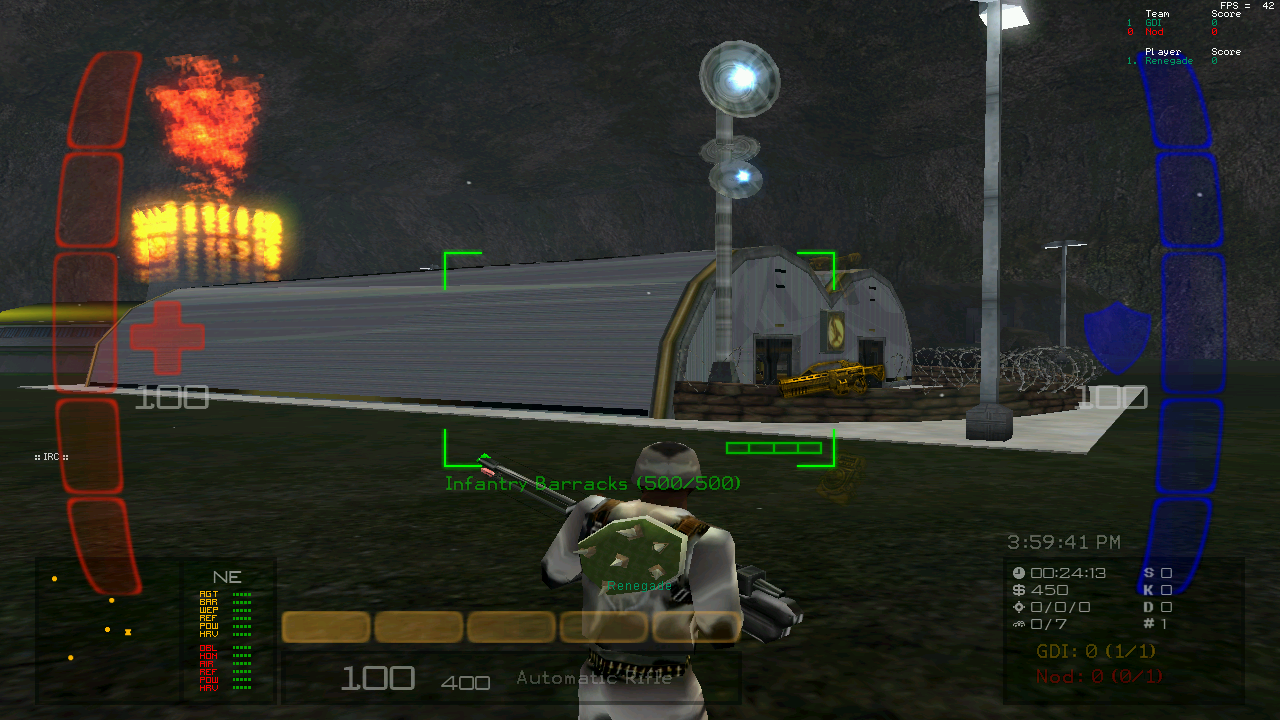This screenshot has height=720, width=1280.
Task: Choose player Renegade in the scoreboard list
Action: [1168, 61]
